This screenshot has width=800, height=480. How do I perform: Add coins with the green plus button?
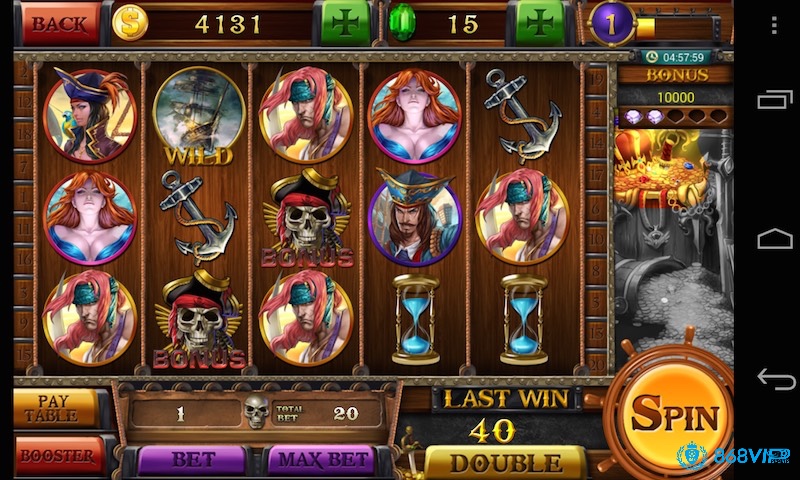tap(344, 23)
